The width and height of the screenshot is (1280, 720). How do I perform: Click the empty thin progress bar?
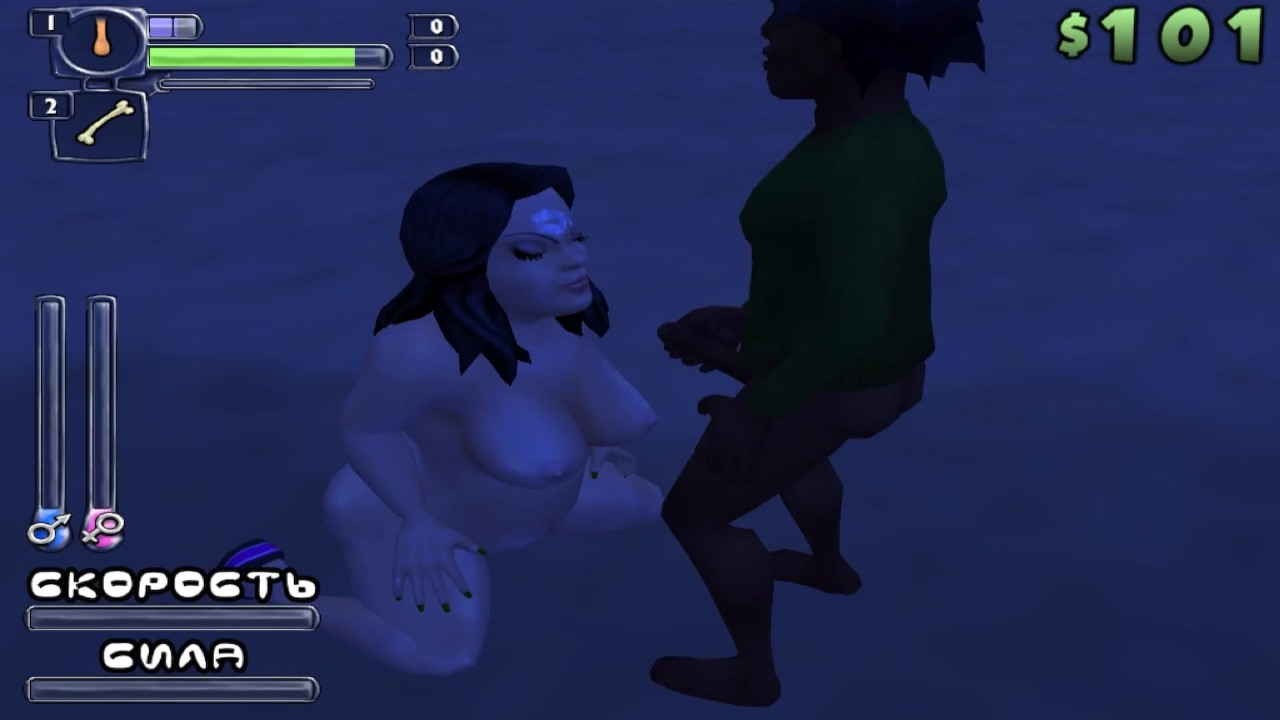click(x=265, y=83)
